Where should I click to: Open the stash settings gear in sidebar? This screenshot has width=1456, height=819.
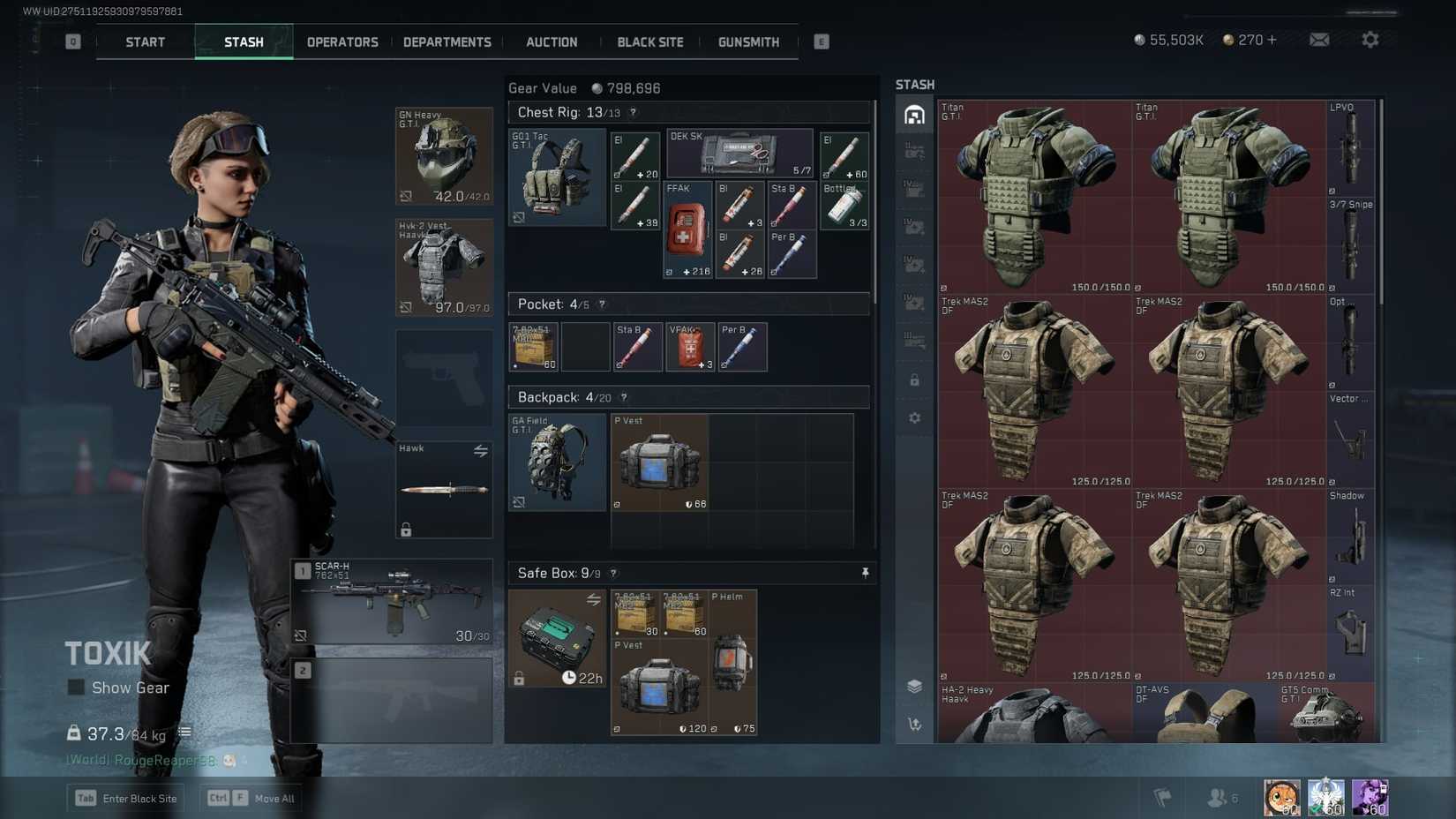pyautogui.click(x=914, y=417)
